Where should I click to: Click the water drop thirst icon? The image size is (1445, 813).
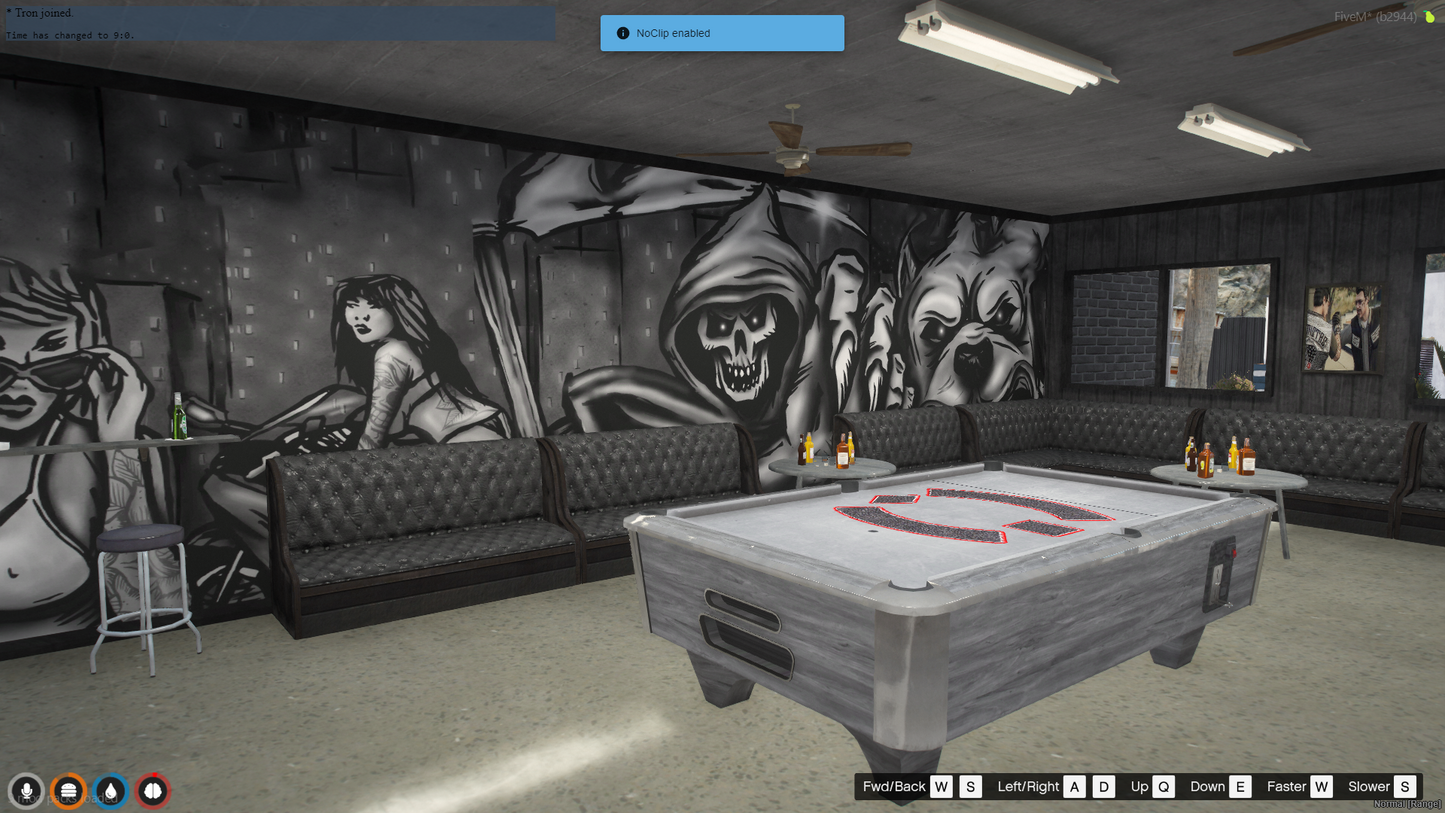pos(110,791)
